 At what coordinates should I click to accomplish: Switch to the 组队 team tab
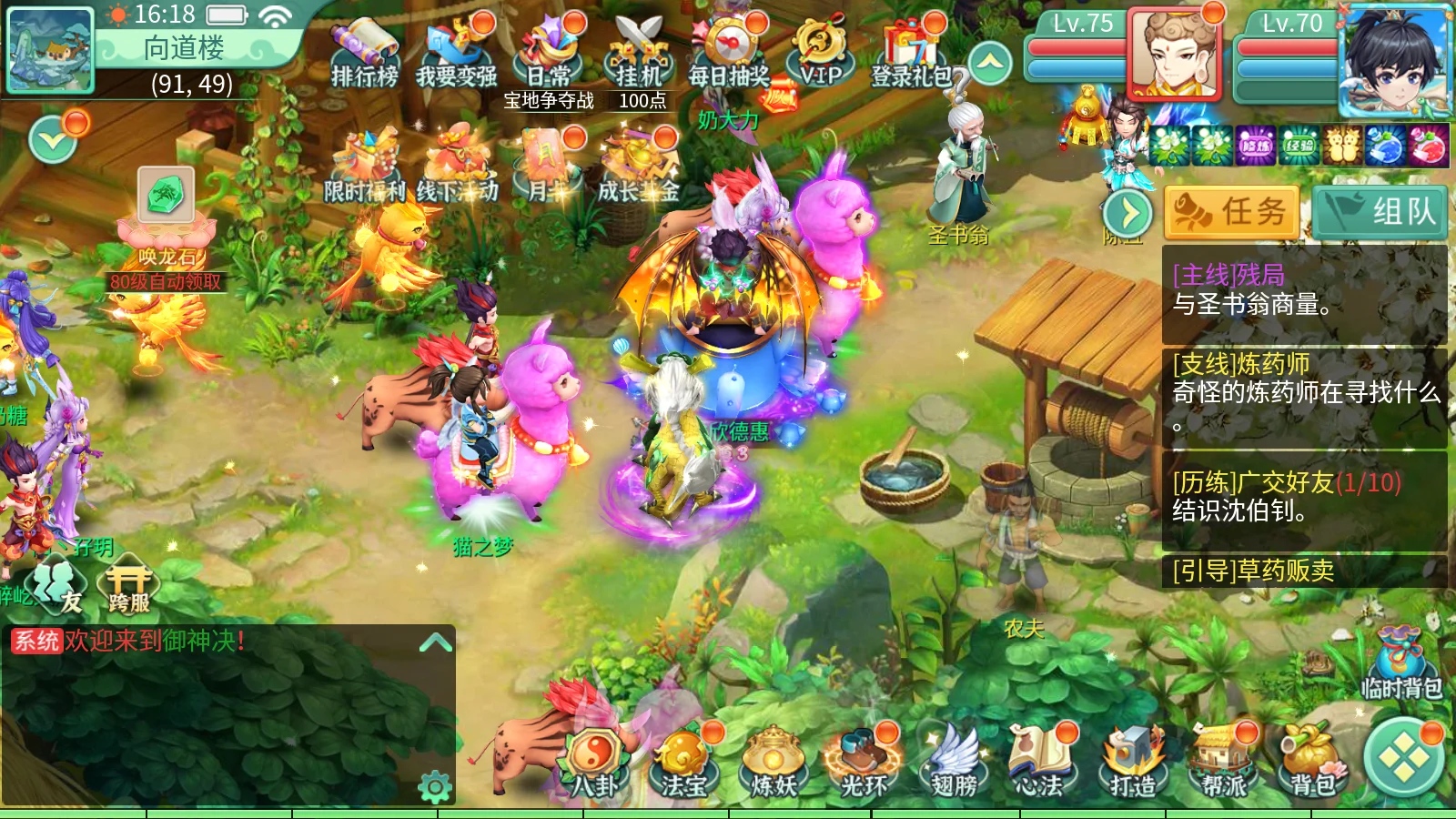pos(1381,211)
